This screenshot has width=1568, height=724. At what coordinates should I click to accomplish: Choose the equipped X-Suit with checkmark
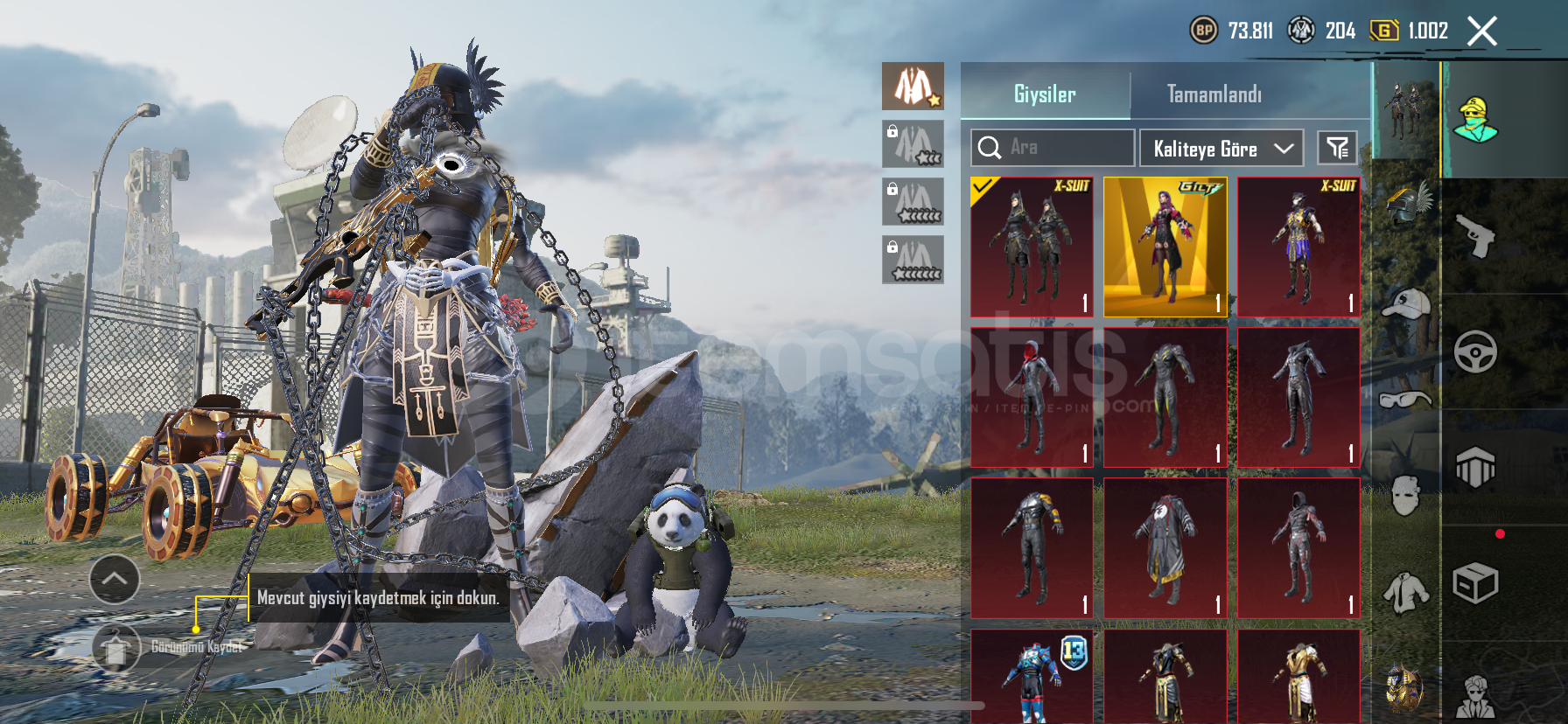point(1032,247)
